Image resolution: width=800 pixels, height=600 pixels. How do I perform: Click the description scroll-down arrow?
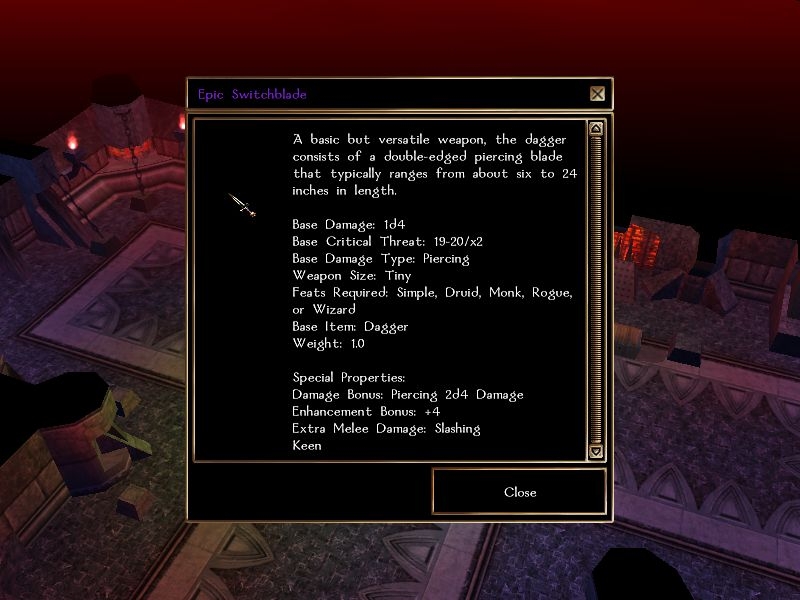(x=596, y=452)
